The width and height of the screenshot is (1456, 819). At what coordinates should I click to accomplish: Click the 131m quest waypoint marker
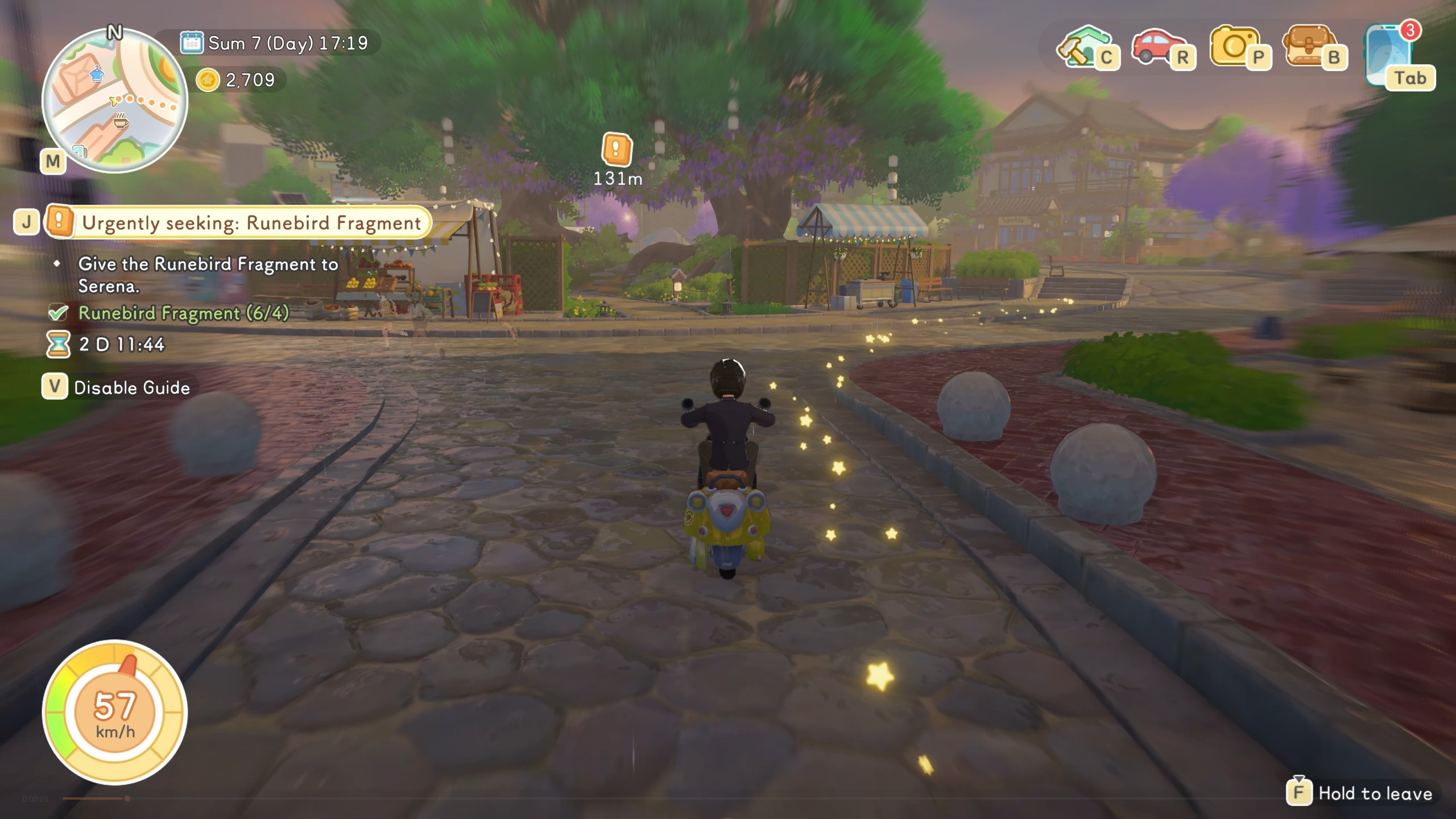tap(617, 150)
